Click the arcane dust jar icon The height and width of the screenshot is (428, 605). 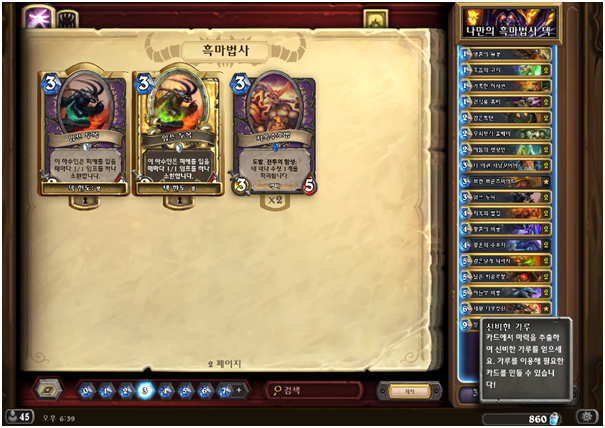[557, 416]
